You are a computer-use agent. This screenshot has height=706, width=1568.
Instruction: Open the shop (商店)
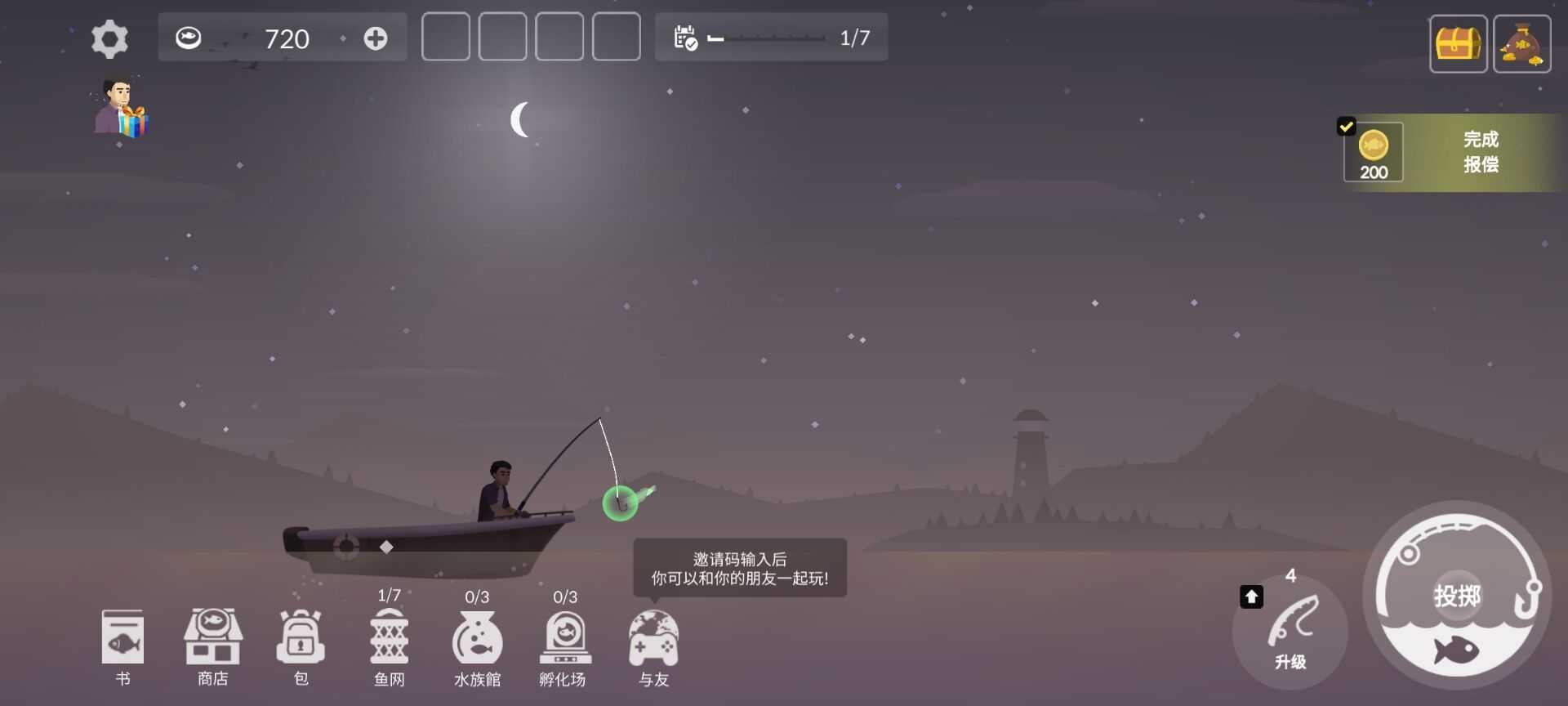[x=212, y=646]
